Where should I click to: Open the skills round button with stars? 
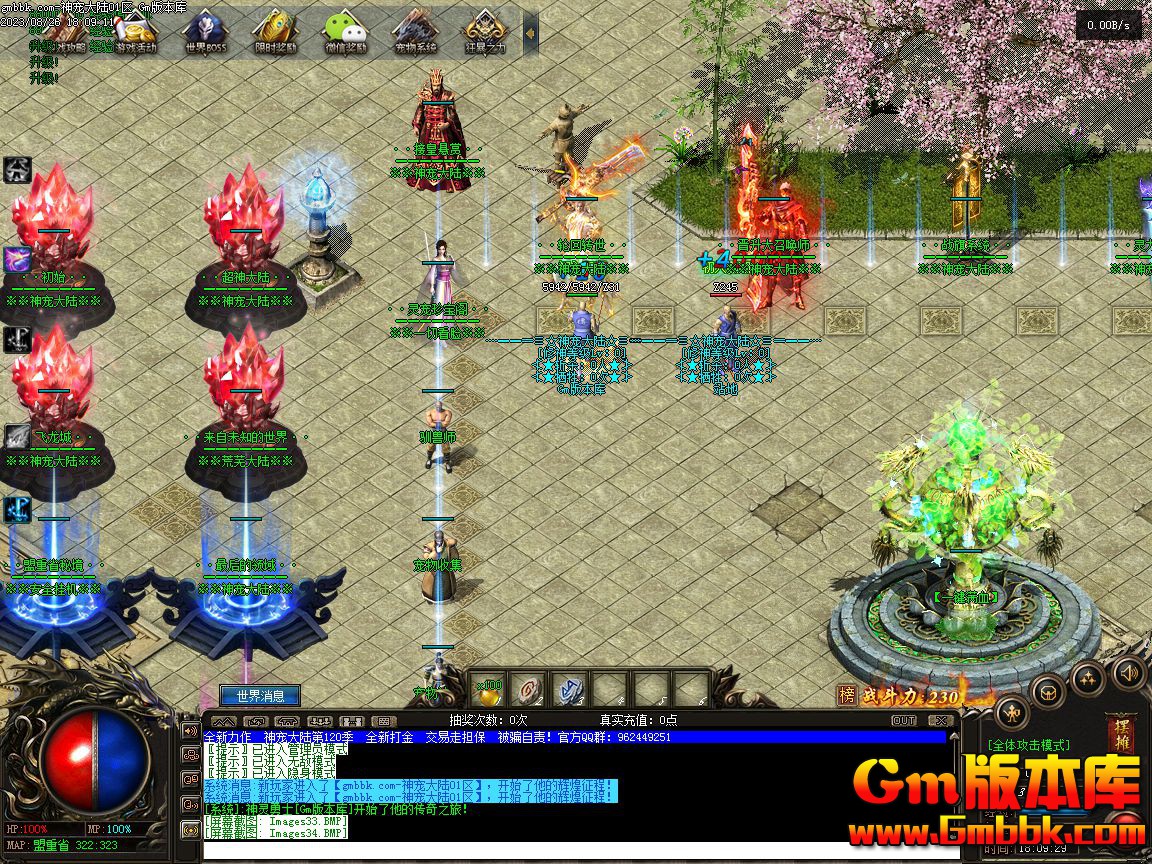(1088, 679)
